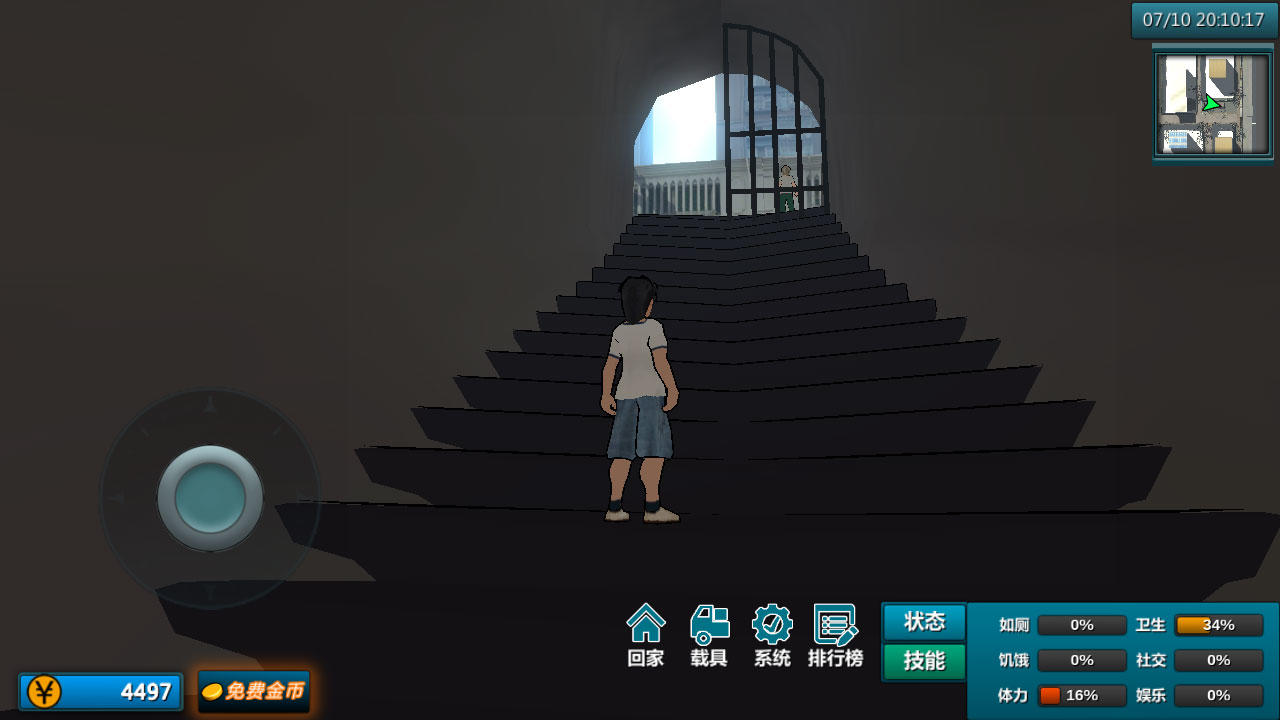Viewport: 1280px width, 720px height.
Task: Click the 如厕 0% toilet bar
Action: tap(1081, 625)
